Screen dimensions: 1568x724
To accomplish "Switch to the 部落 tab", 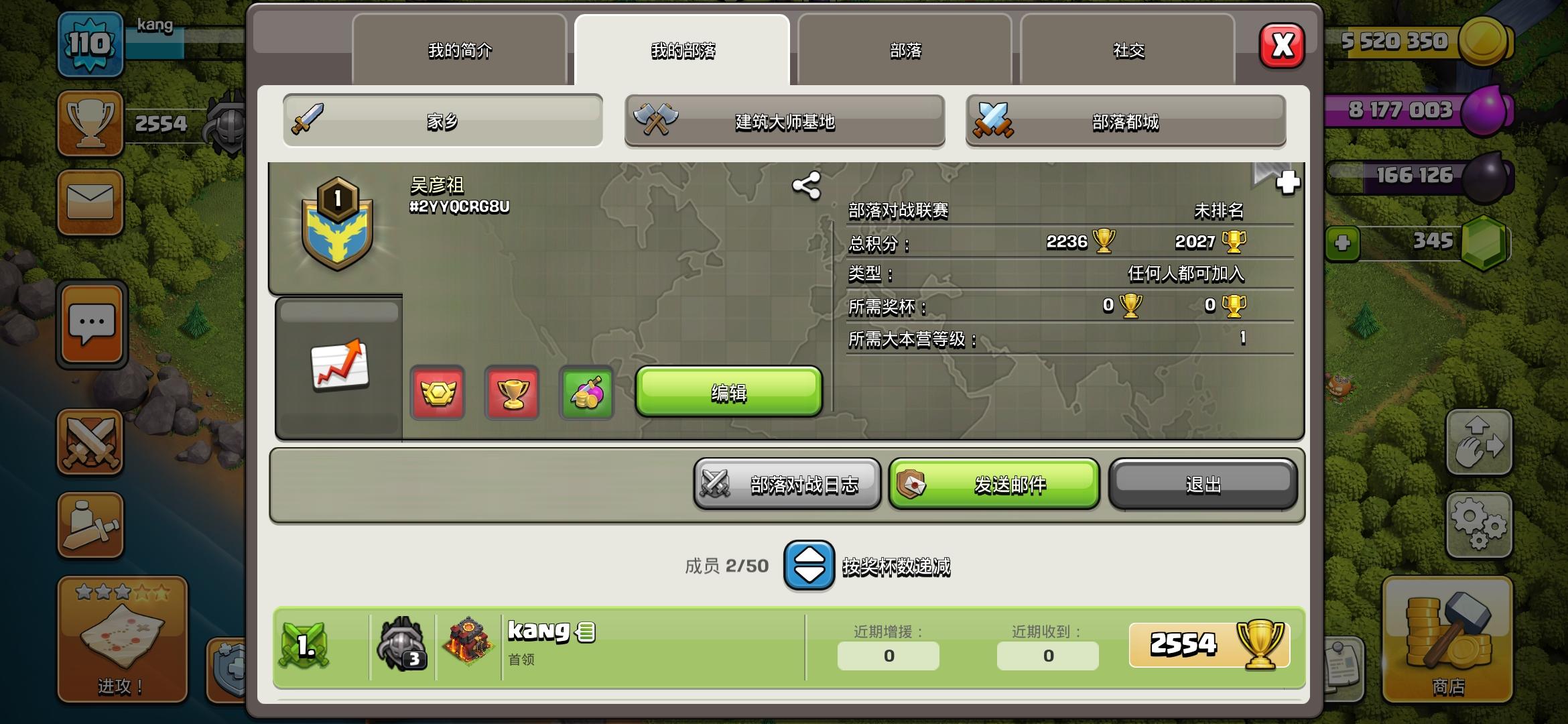I will coord(903,50).
